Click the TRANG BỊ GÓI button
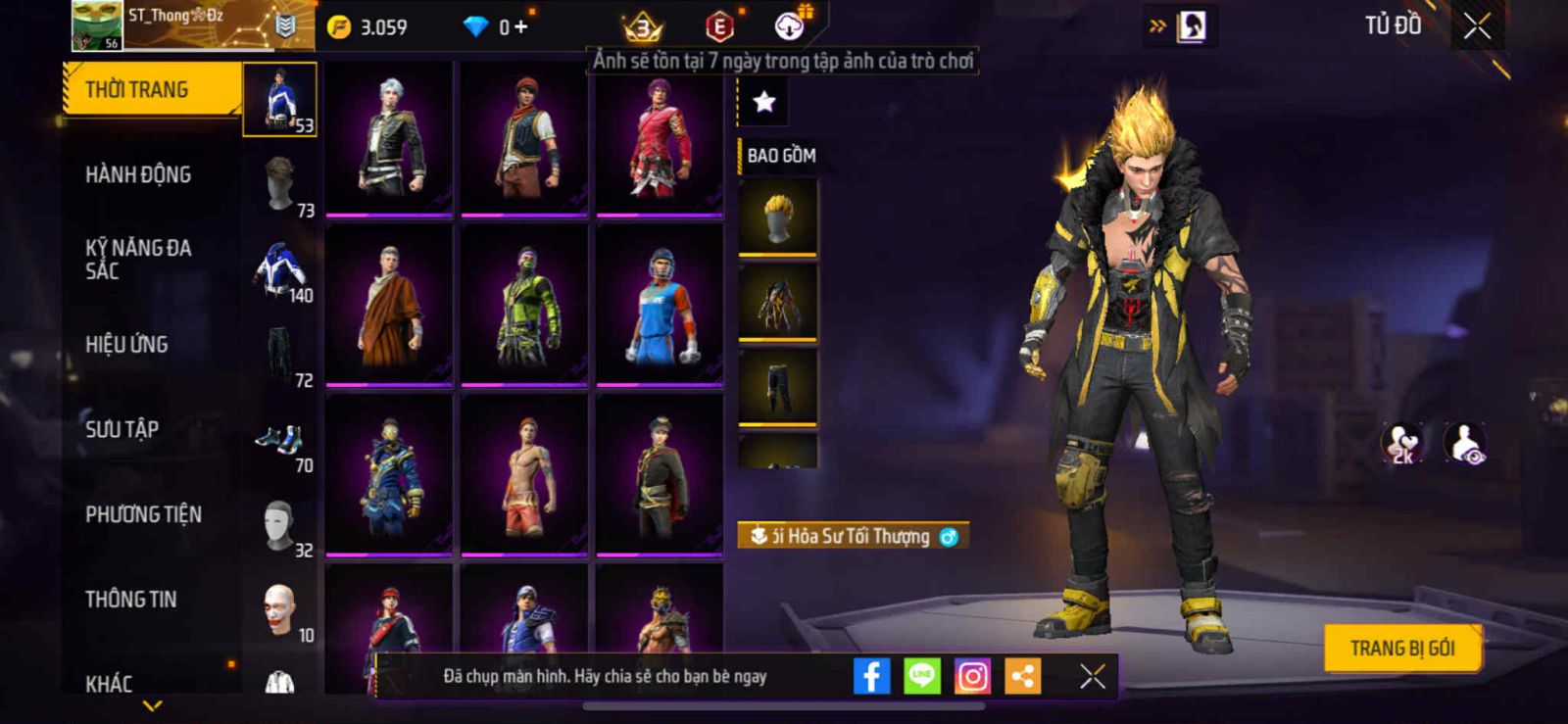This screenshot has height=724, width=1568. click(x=1401, y=648)
